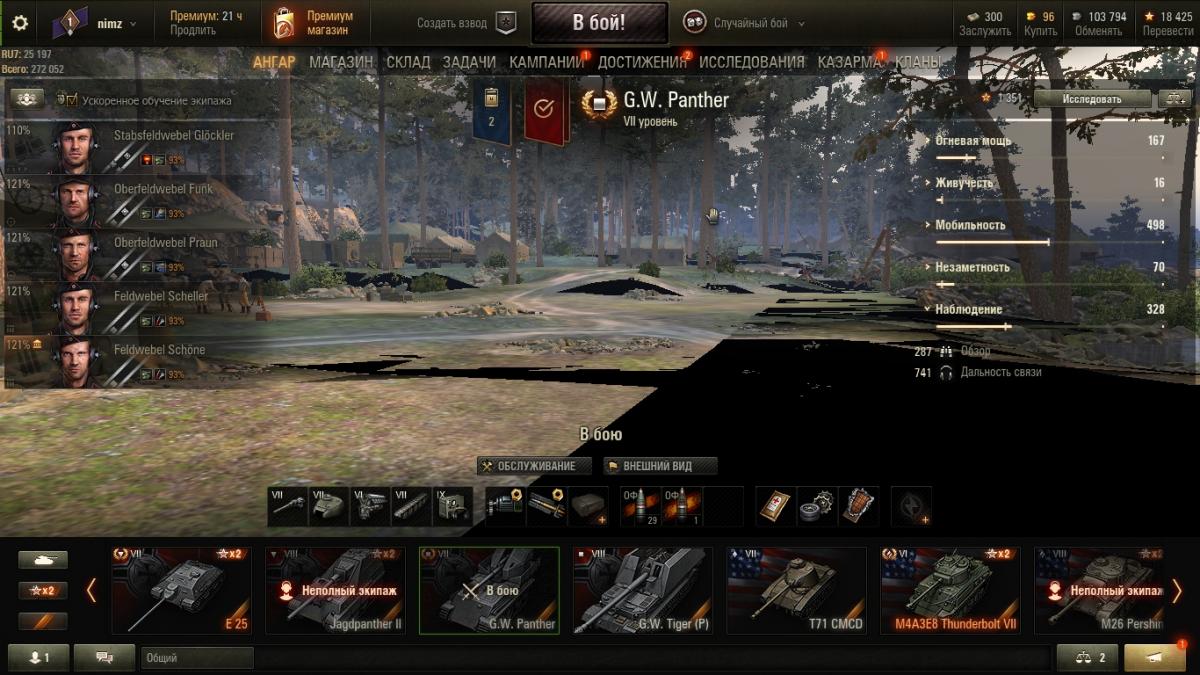1200x675 pixels.
Task: Open the ОБСЛУЖИВАНИЕ service panel
Action: [x=534, y=466]
